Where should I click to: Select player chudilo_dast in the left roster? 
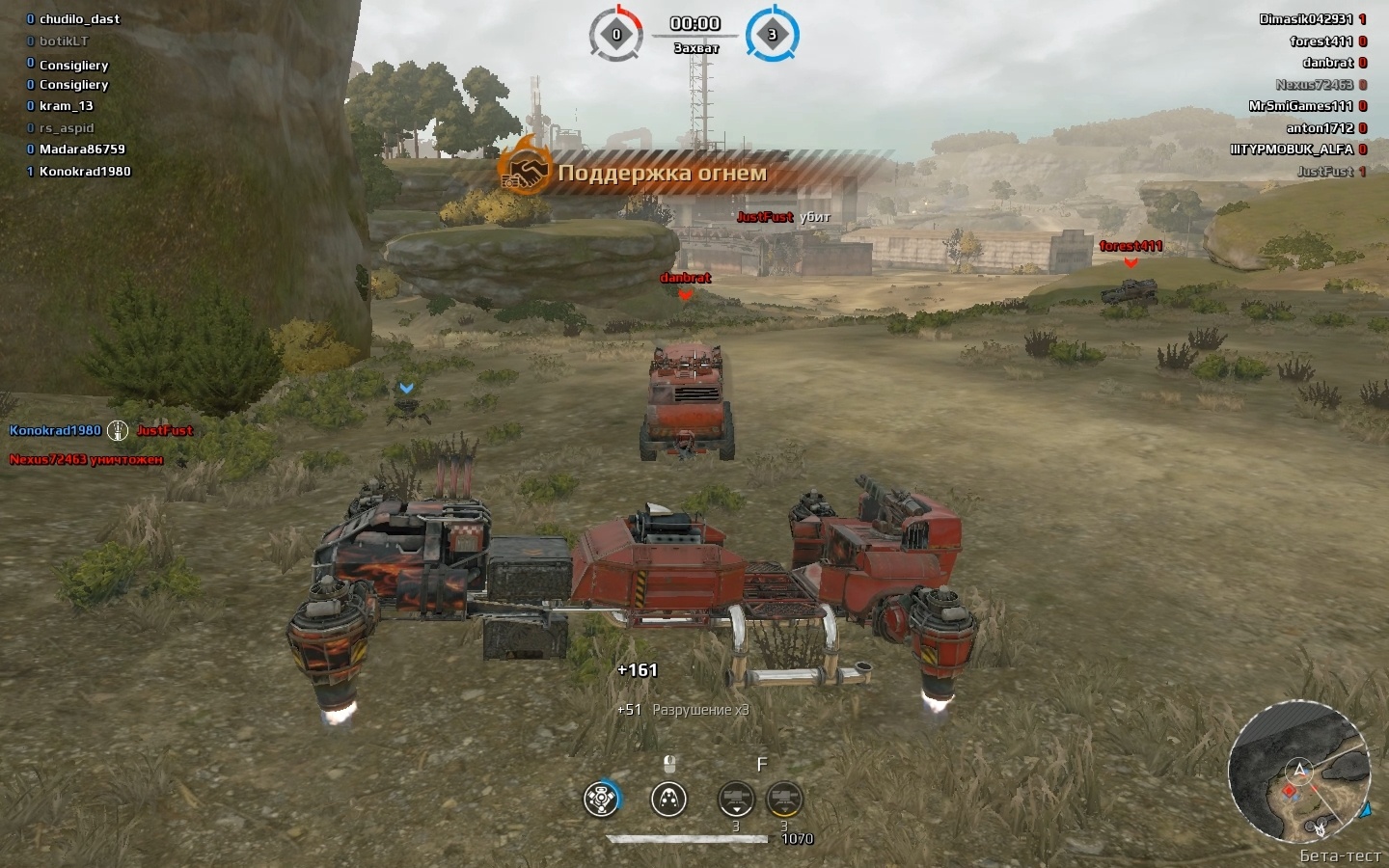80,18
